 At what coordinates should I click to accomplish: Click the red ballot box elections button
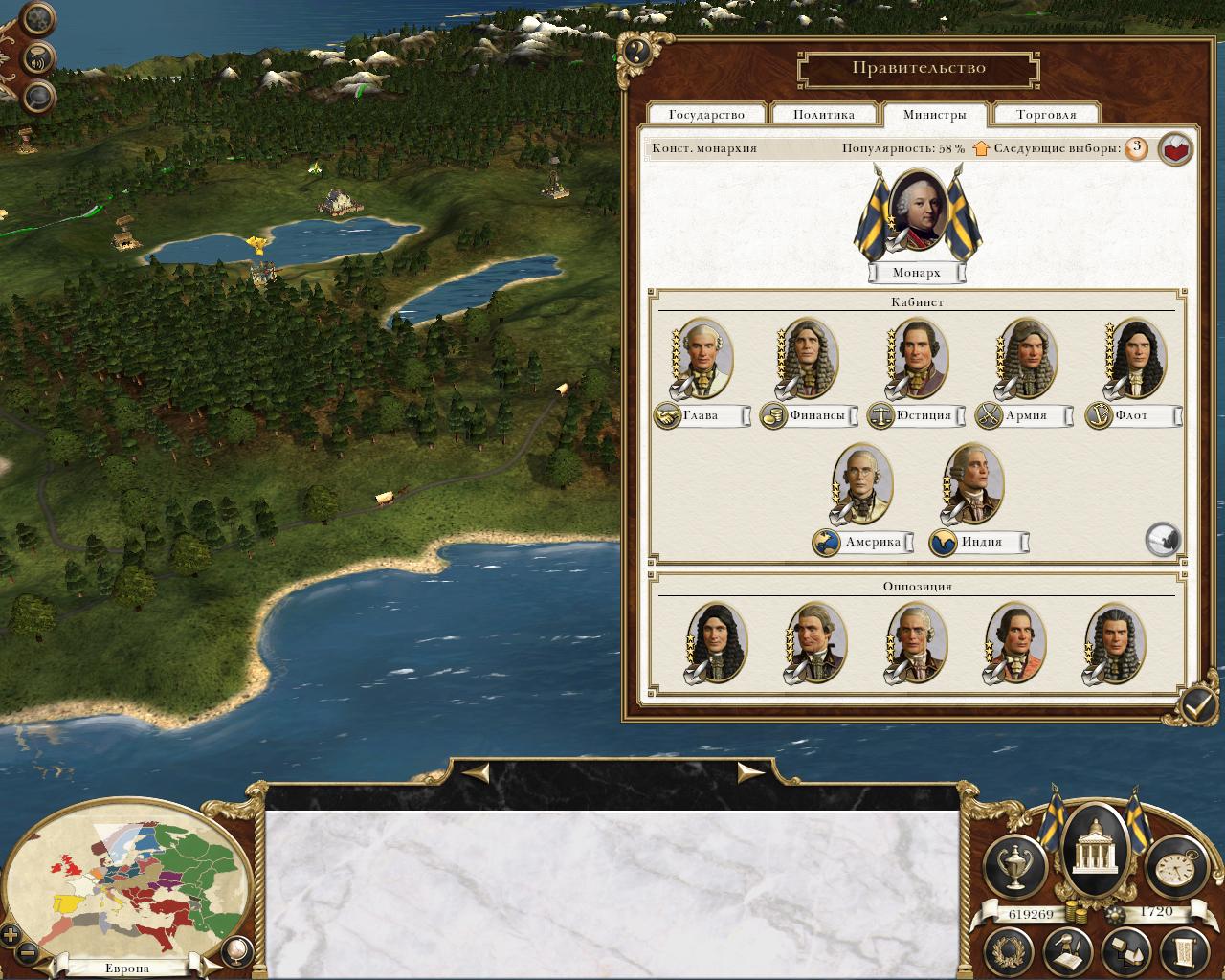(x=1175, y=149)
